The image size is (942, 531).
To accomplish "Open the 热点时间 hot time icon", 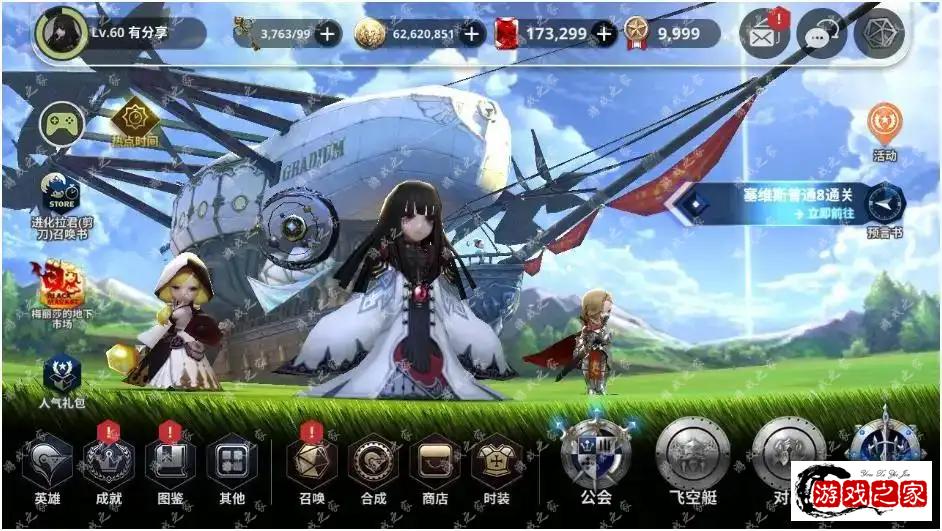I will point(133,121).
